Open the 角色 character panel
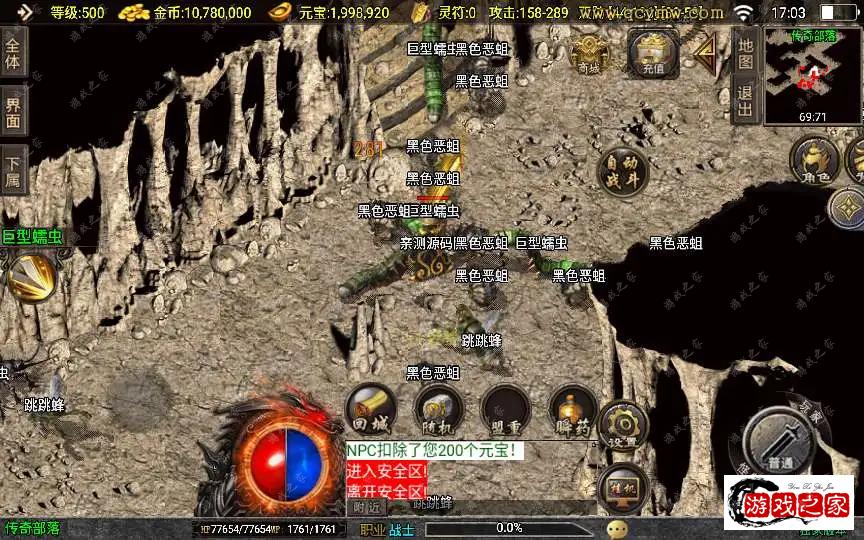864x540 pixels. click(814, 162)
